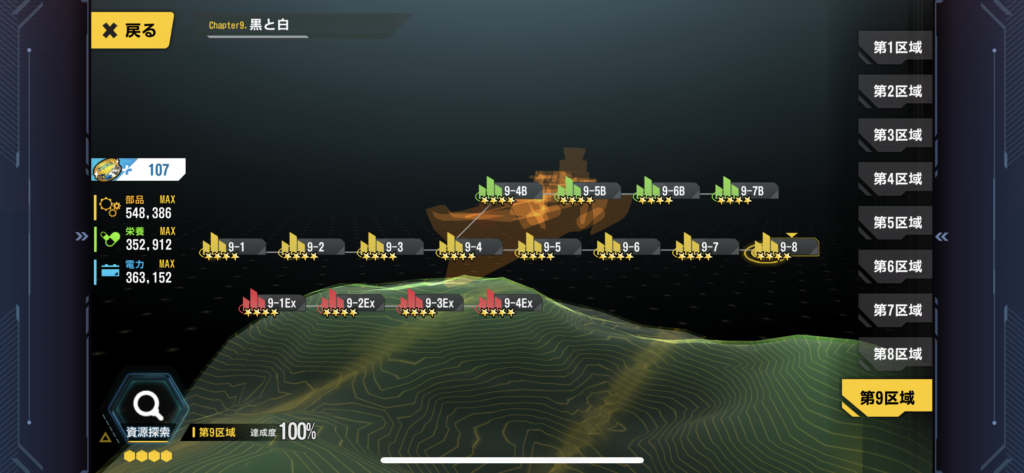
Task: Switch to the 第1区域 tab
Action: [896, 47]
